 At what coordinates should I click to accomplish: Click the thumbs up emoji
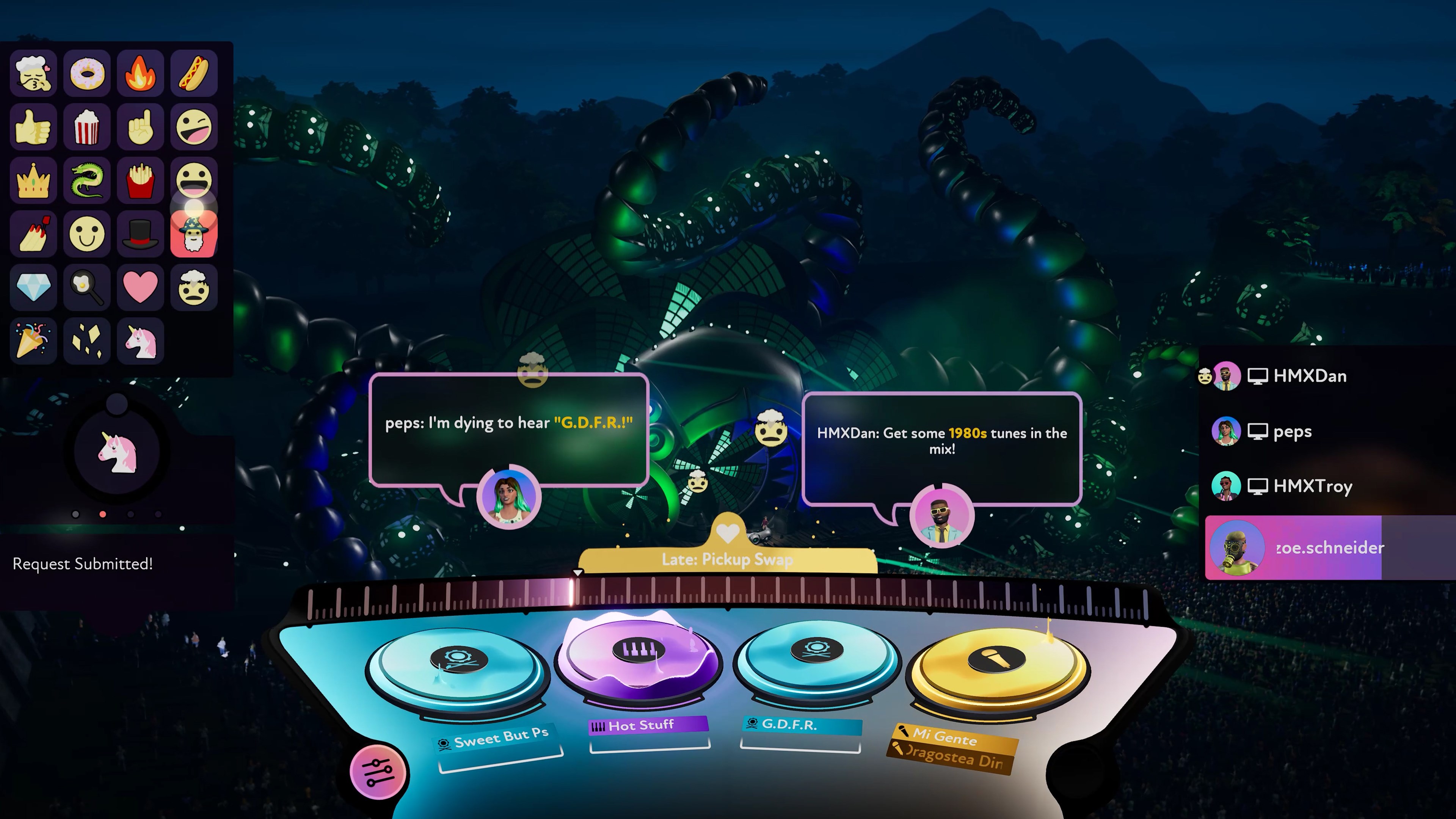point(33,127)
